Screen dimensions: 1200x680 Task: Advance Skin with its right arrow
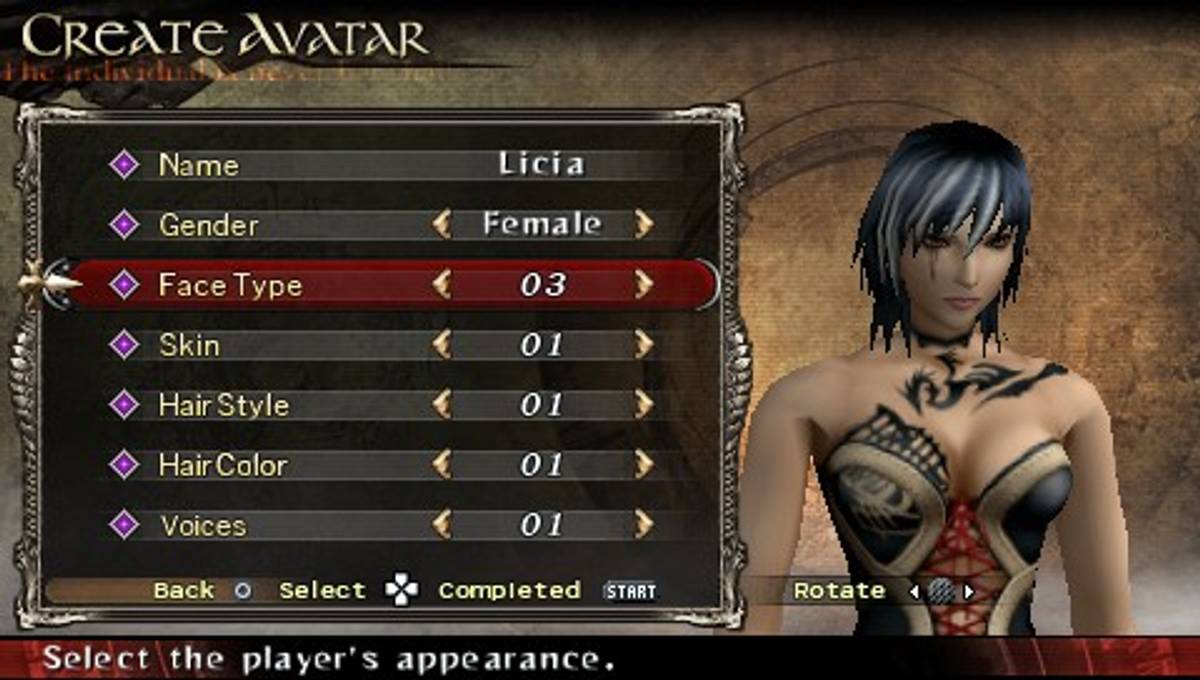[x=643, y=345]
